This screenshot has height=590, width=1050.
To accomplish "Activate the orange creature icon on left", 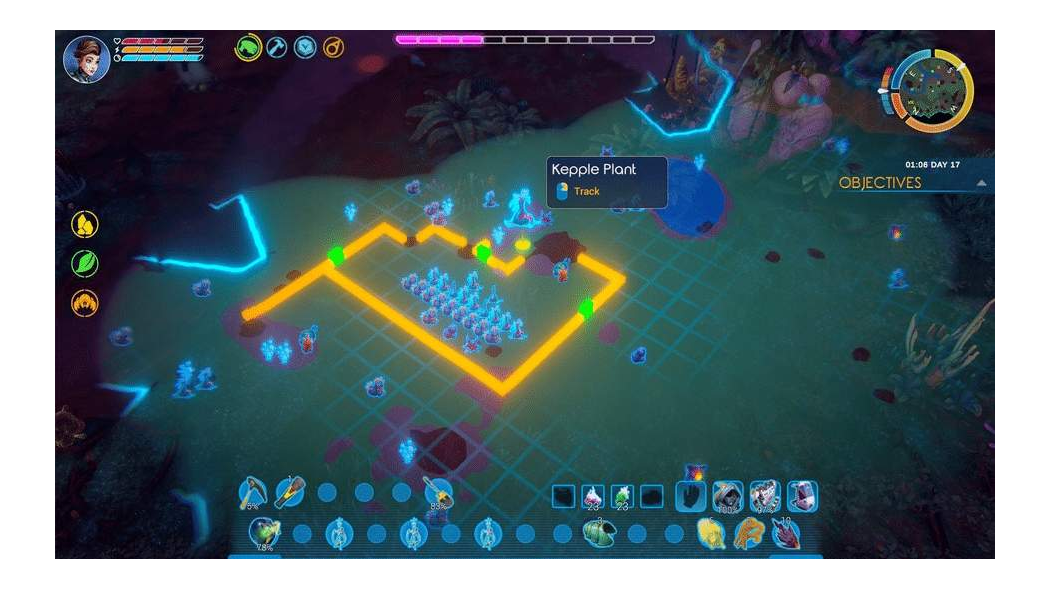I will click(x=85, y=302).
